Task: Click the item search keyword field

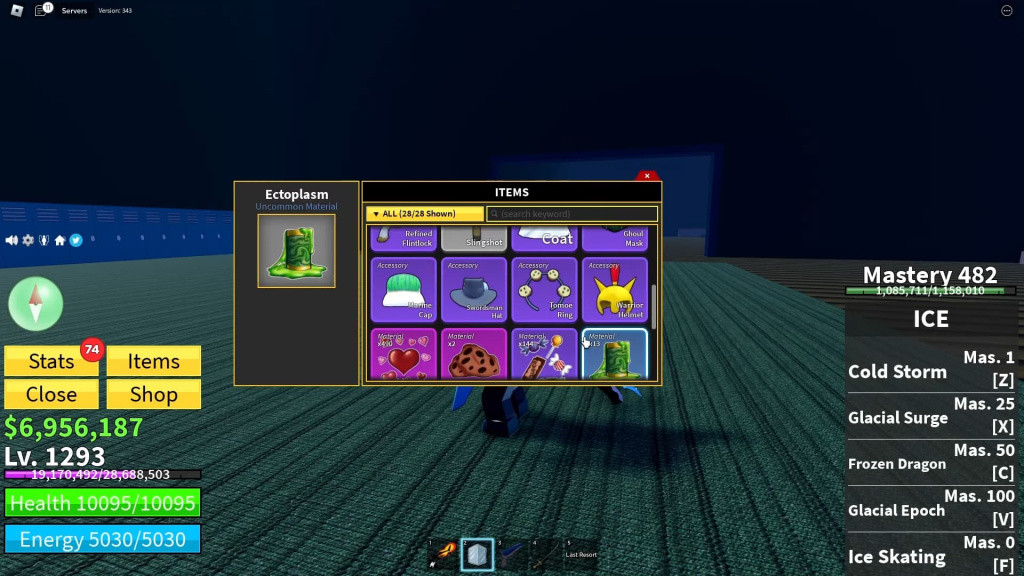Action: click(572, 214)
